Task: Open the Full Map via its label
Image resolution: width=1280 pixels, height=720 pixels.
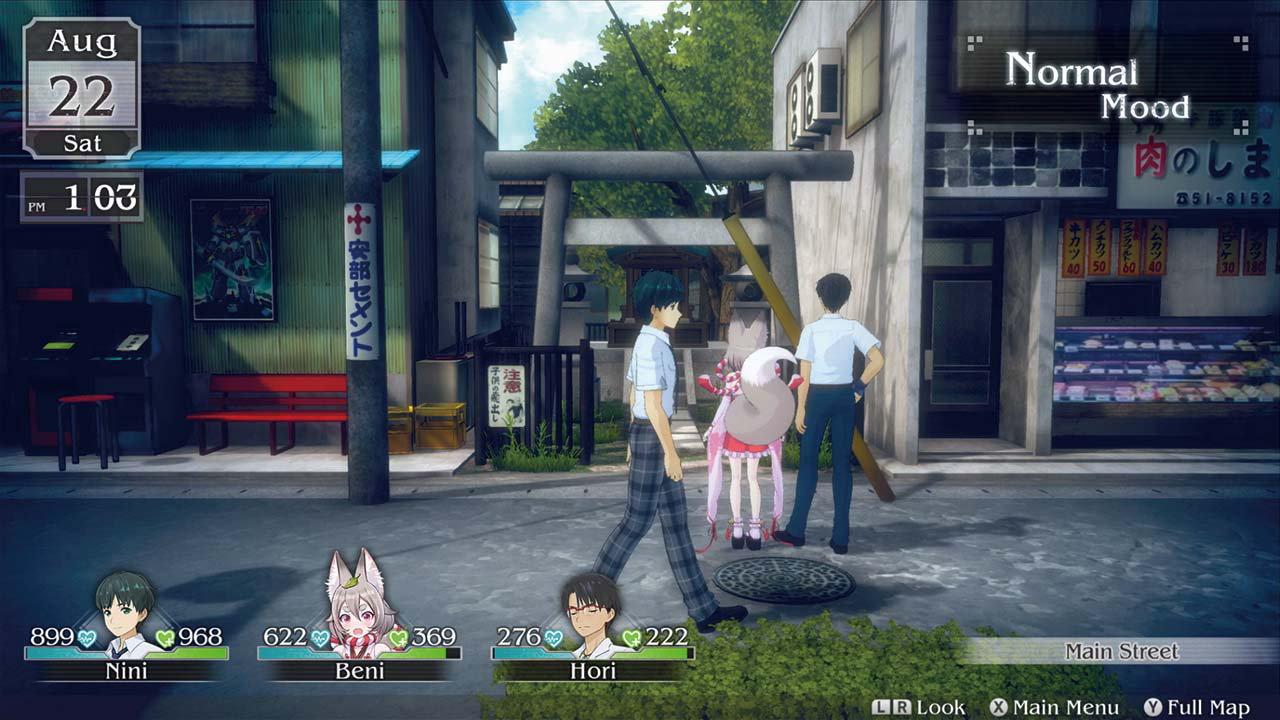Action: tap(1208, 706)
